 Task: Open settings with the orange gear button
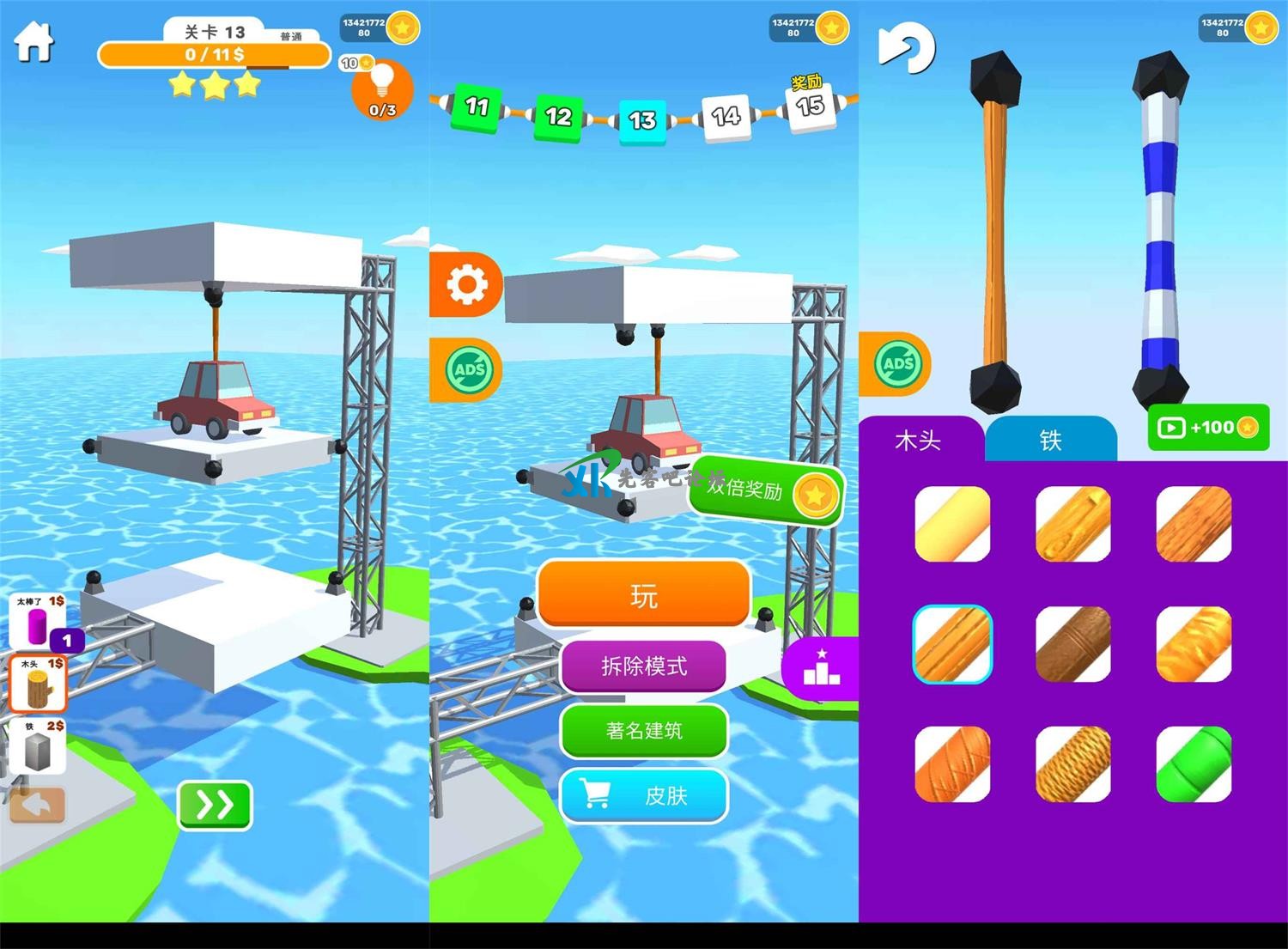[x=466, y=284]
